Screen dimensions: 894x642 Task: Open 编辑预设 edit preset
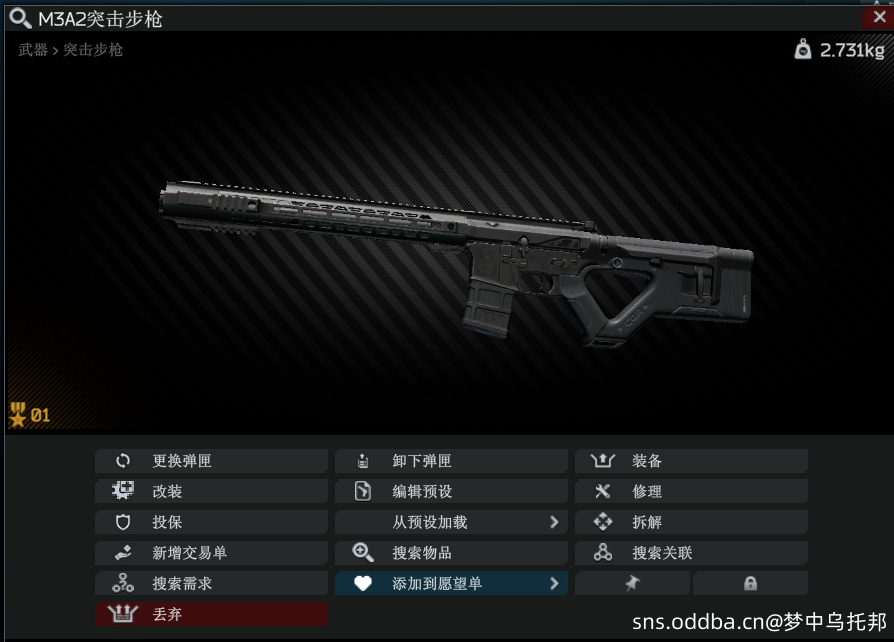pyautogui.click(x=451, y=492)
